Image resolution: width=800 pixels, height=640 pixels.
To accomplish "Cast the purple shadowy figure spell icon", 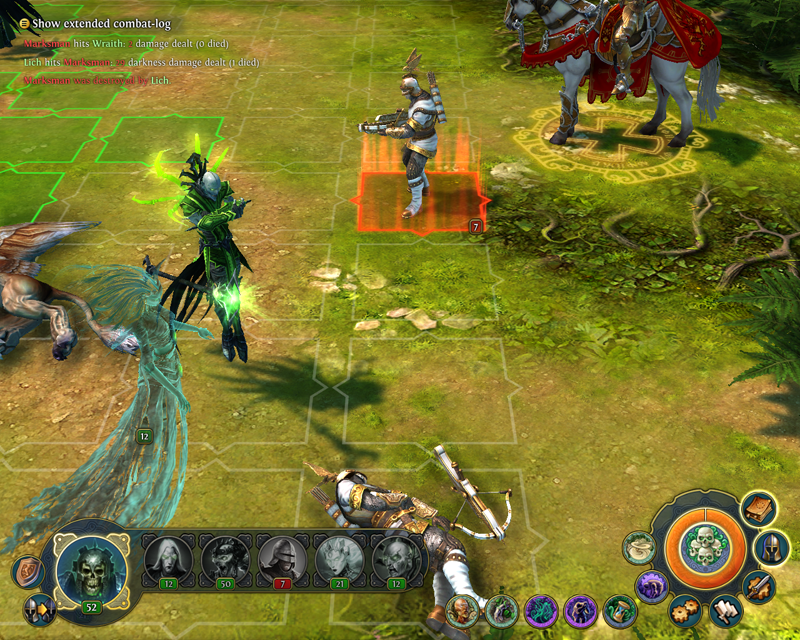I will (x=580, y=609).
